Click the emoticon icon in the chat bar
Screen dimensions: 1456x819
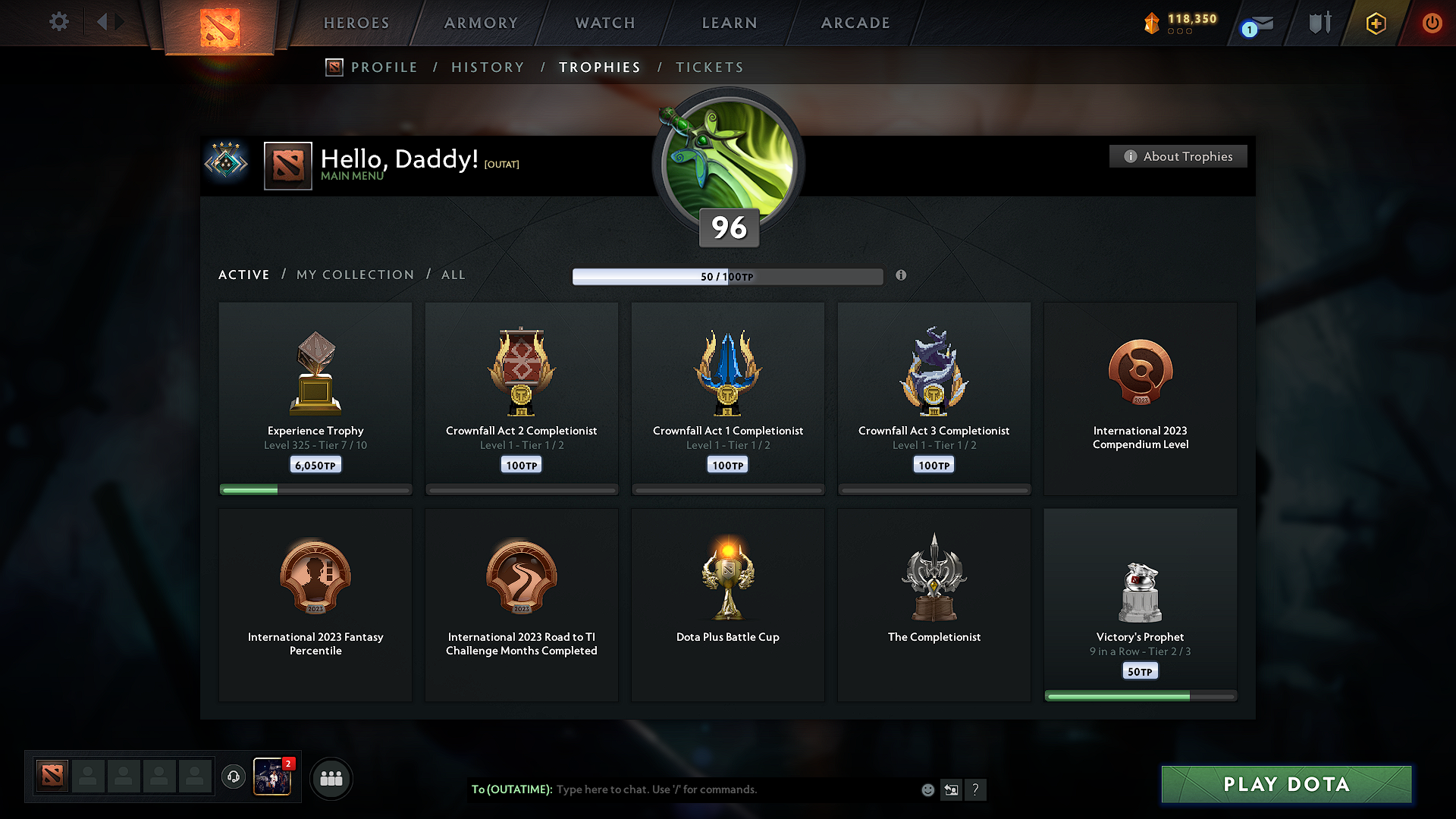coord(927,789)
